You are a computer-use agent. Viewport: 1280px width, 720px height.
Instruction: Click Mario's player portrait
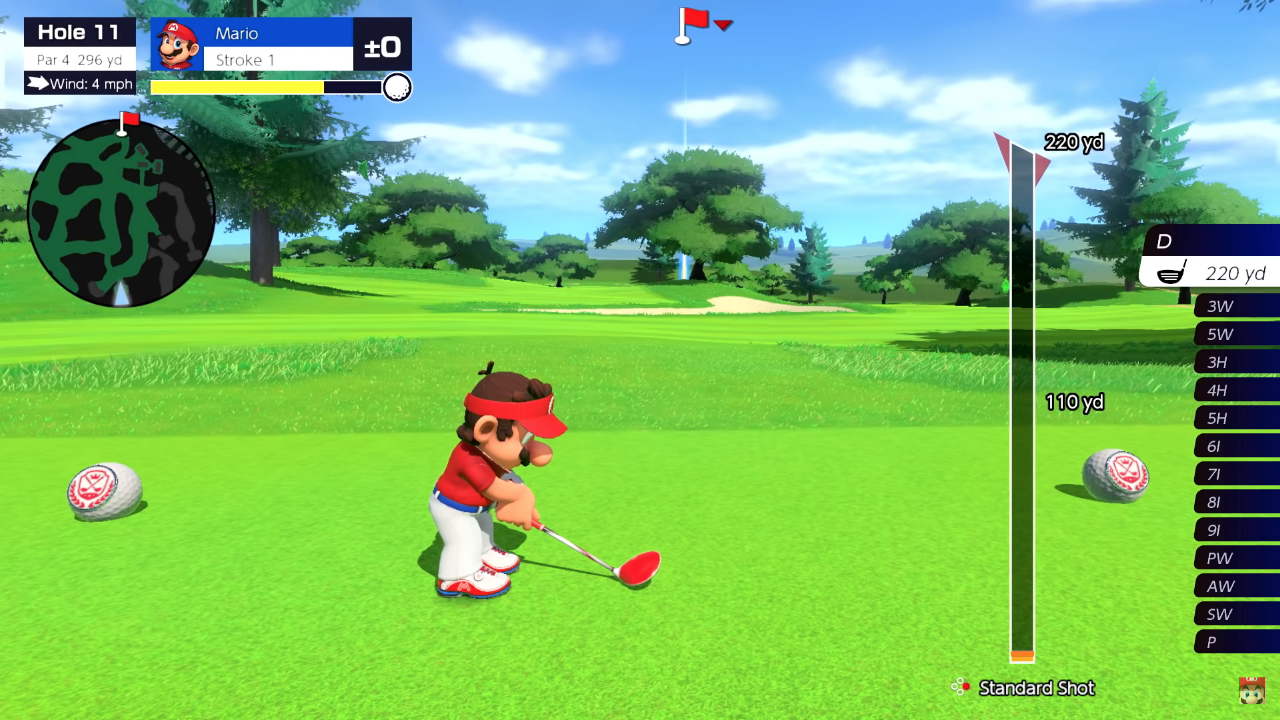coord(177,45)
